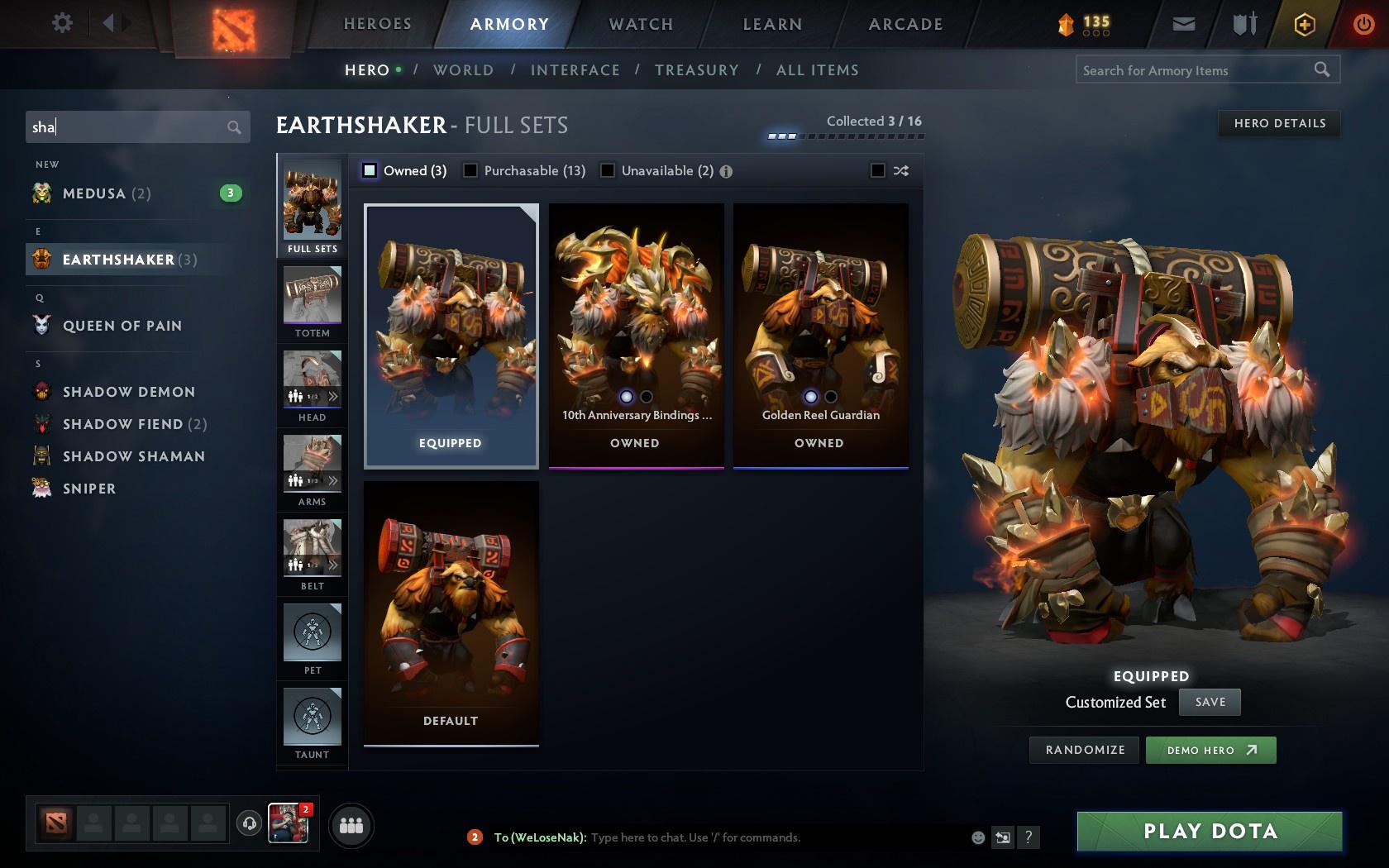The height and width of the screenshot is (868, 1389).
Task: Open the Watch menu
Action: click(639, 24)
